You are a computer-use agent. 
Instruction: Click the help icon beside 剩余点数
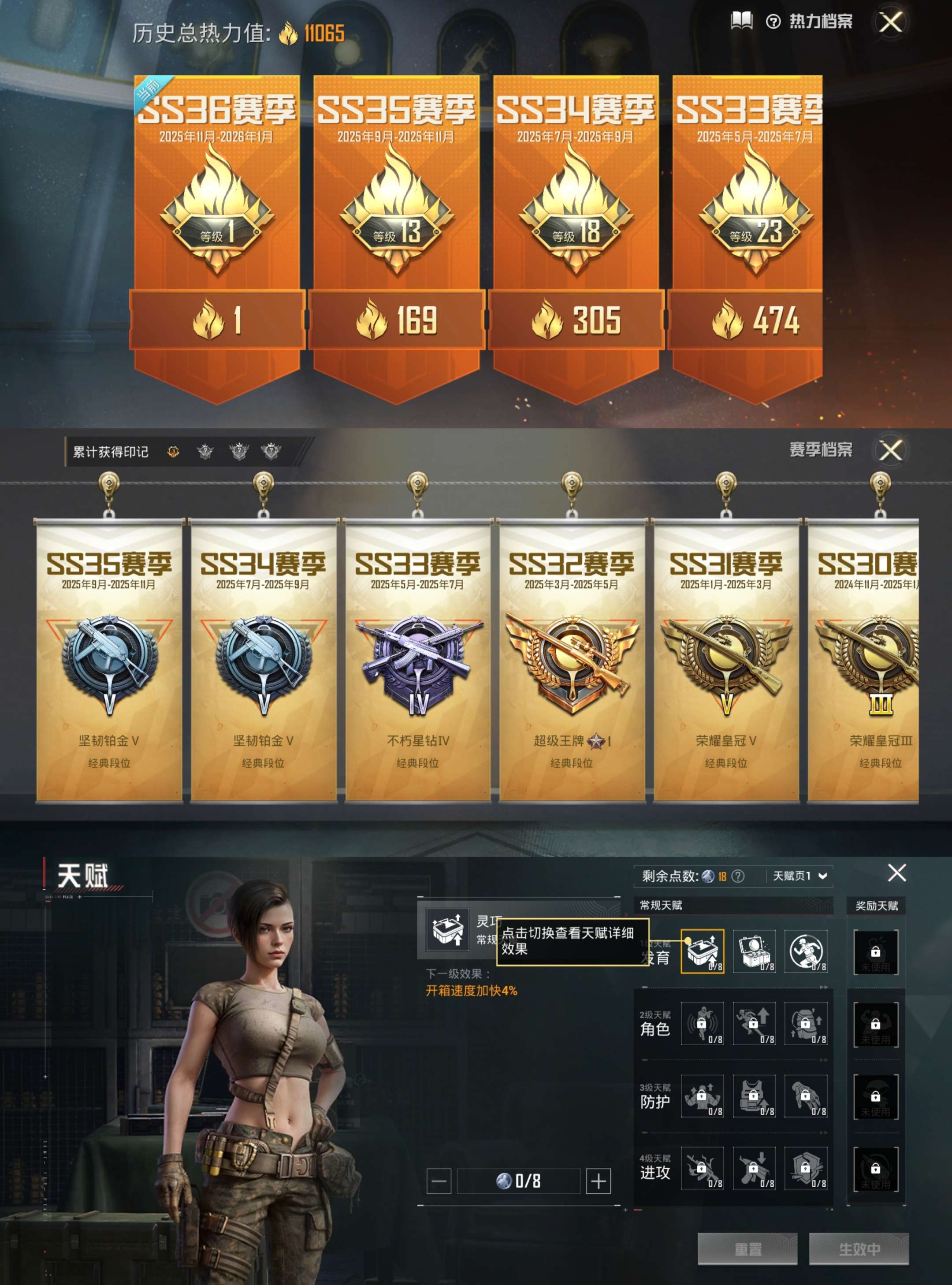pyautogui.click(x=738, y=876)
